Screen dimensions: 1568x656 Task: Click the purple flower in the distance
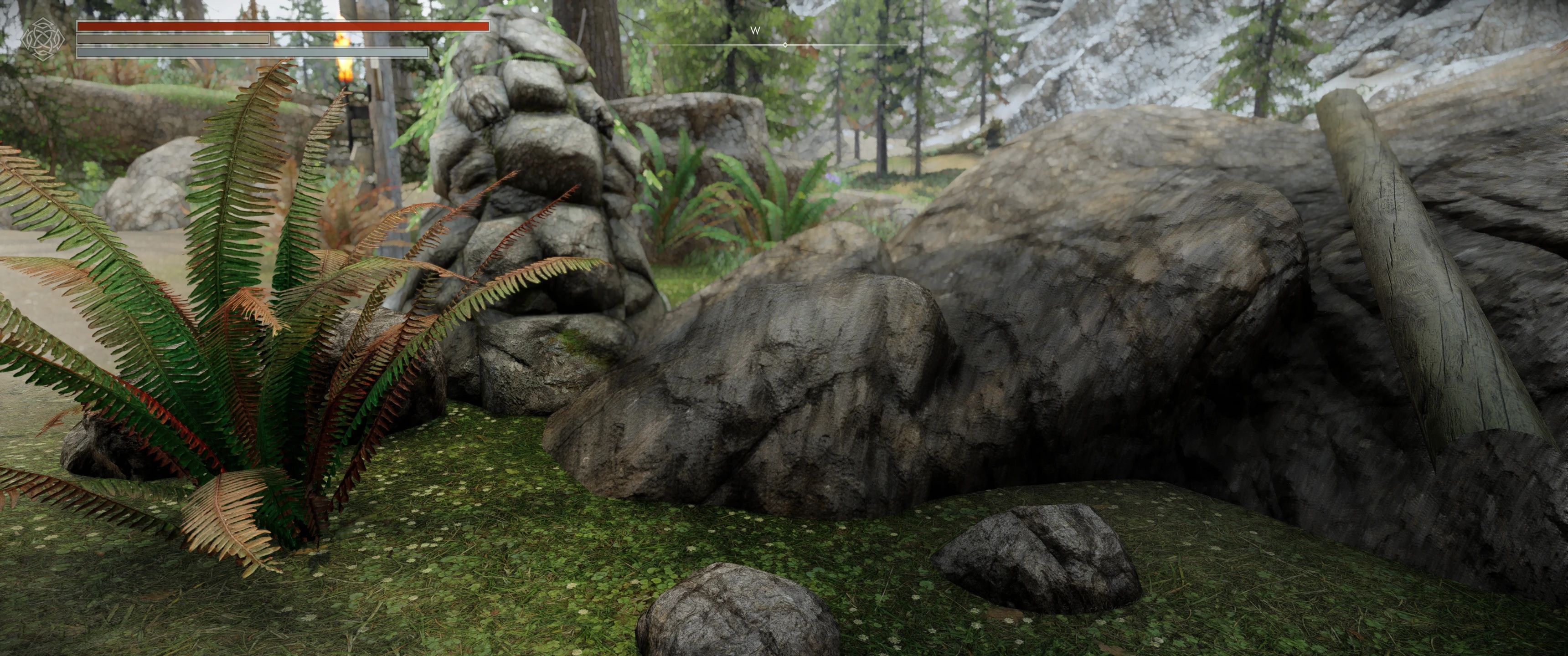[x=832, y=178]
